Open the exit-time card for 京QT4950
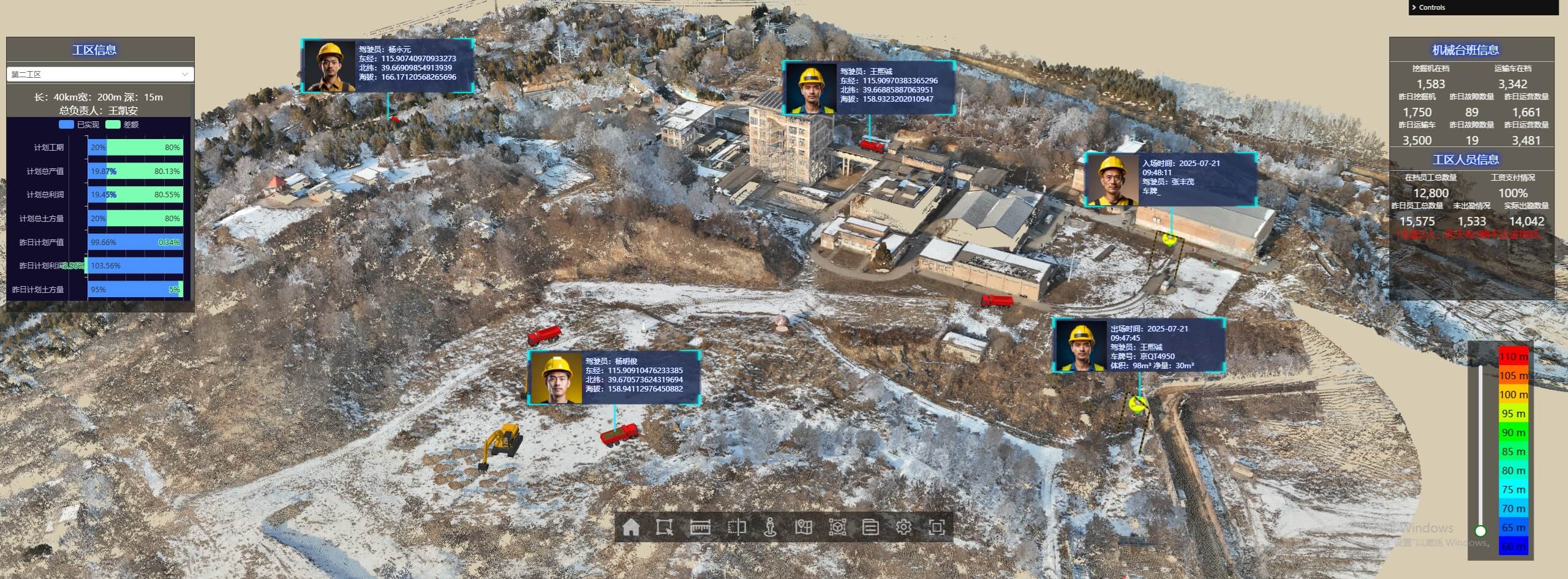 [1139, 345]
